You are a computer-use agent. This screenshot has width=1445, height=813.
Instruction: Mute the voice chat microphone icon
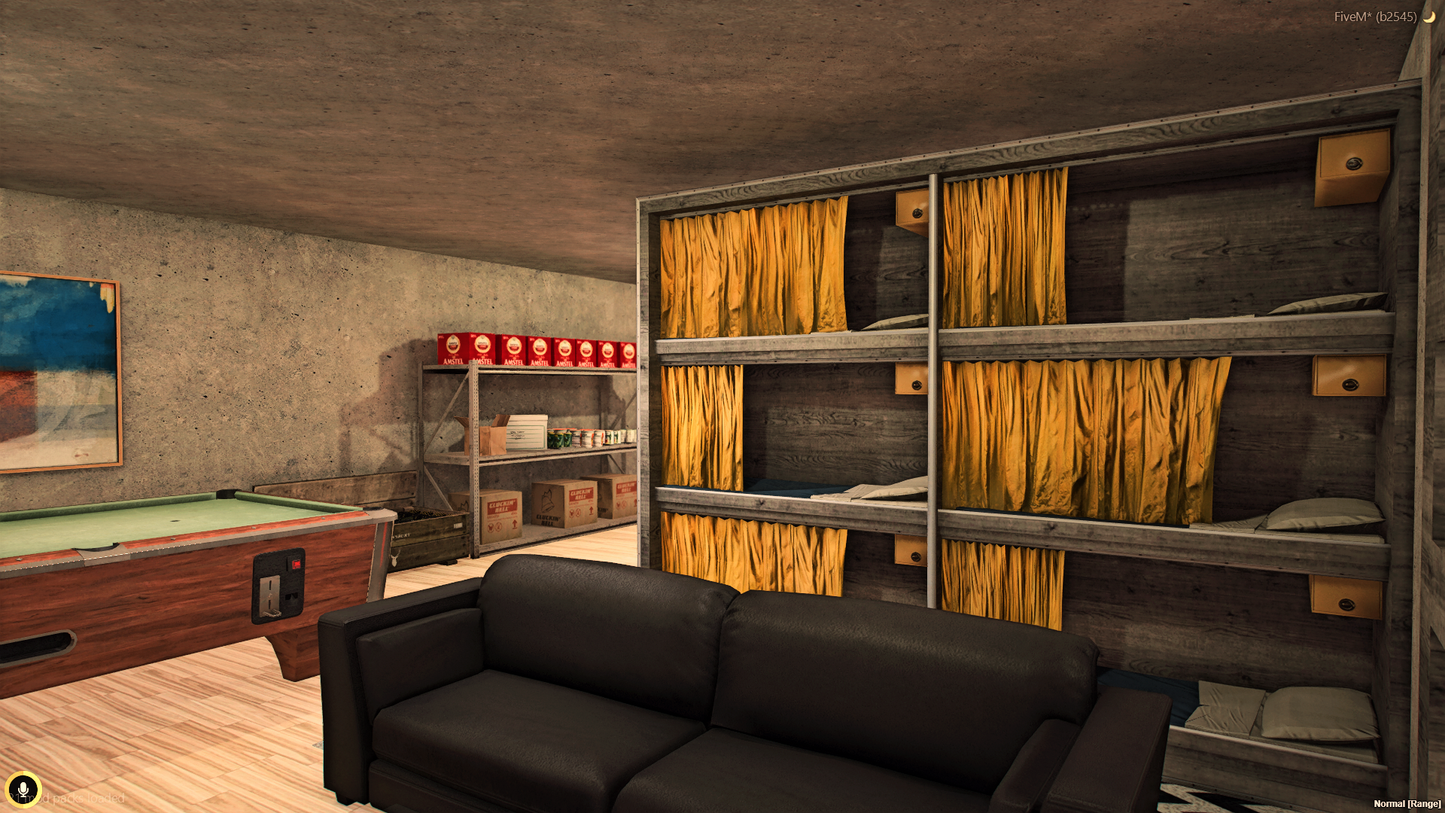[24, 788]
